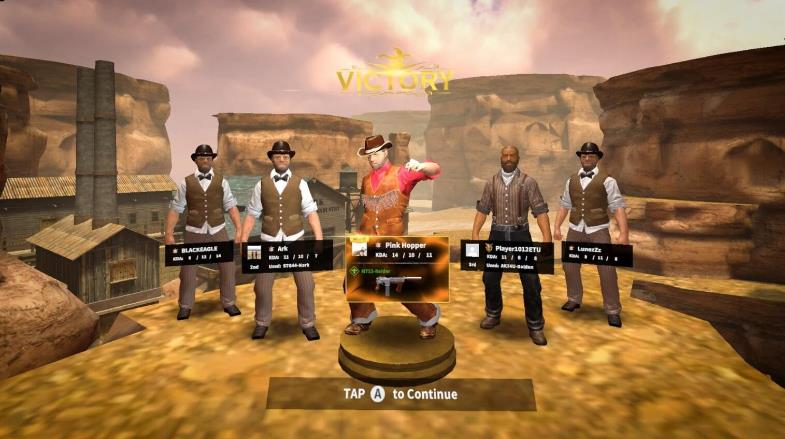View Player1012ETU's player card
This screenshot has height=439, width=785.
click(506, 255)
